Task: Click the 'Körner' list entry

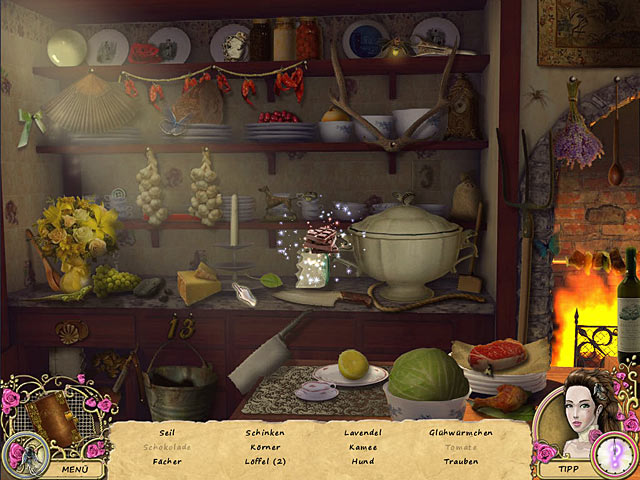Action: tap(265, 447)
